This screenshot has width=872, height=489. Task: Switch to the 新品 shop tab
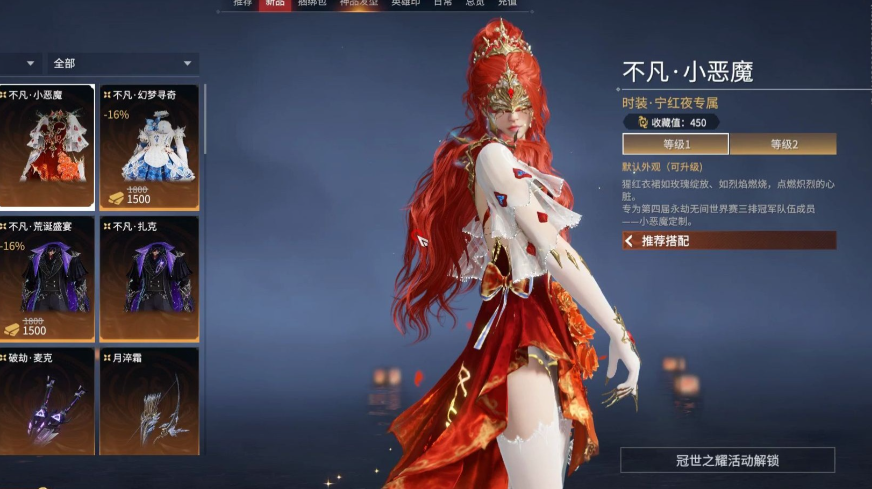tap(274, 4)
